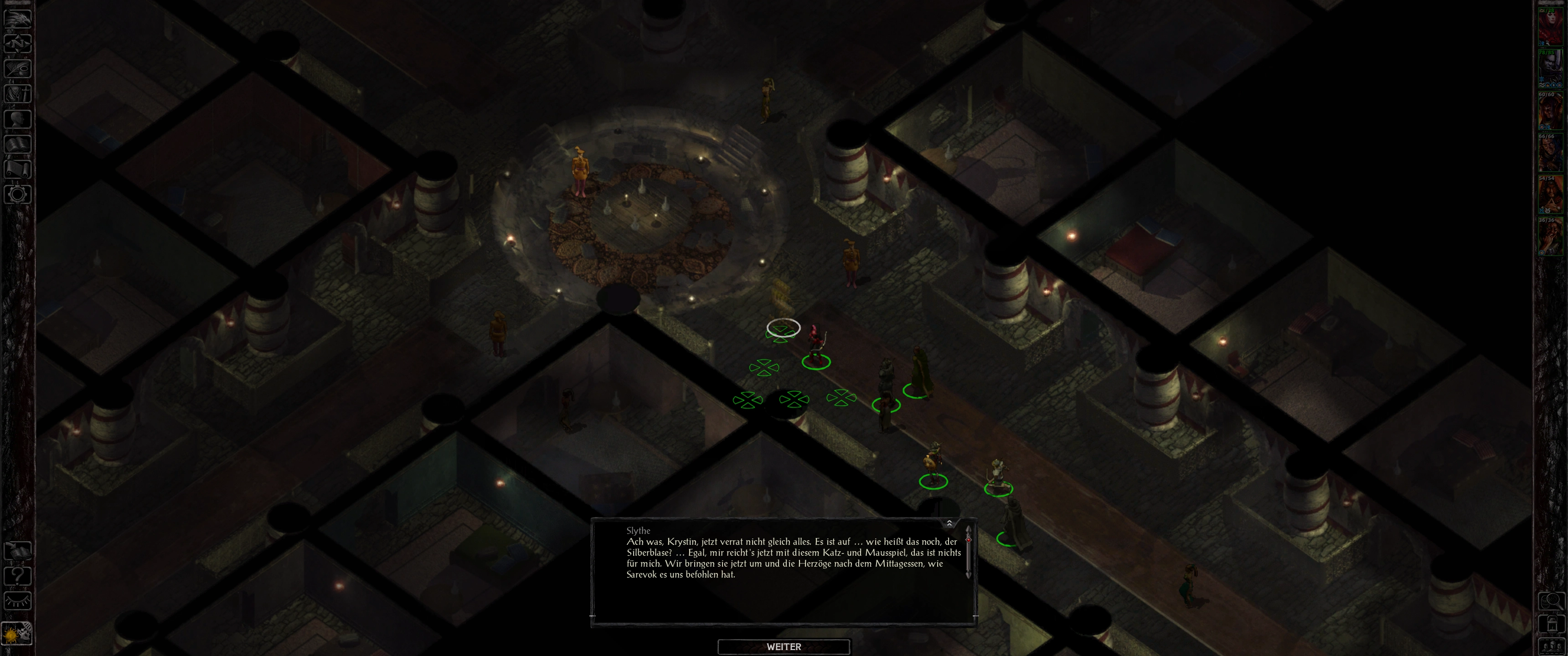Image resolution: width=1568 pixels, height=656 pixels.
Task: Open the area map with the compass icon
Action: (x=18, y=43)
